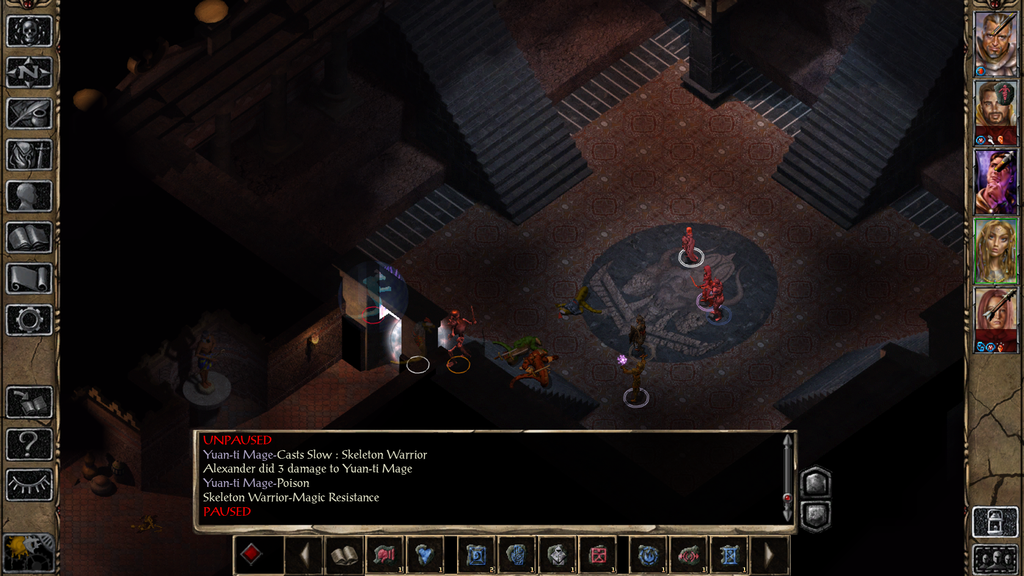
Task: Show the next page of spells
Action: (x=770, y=555)
